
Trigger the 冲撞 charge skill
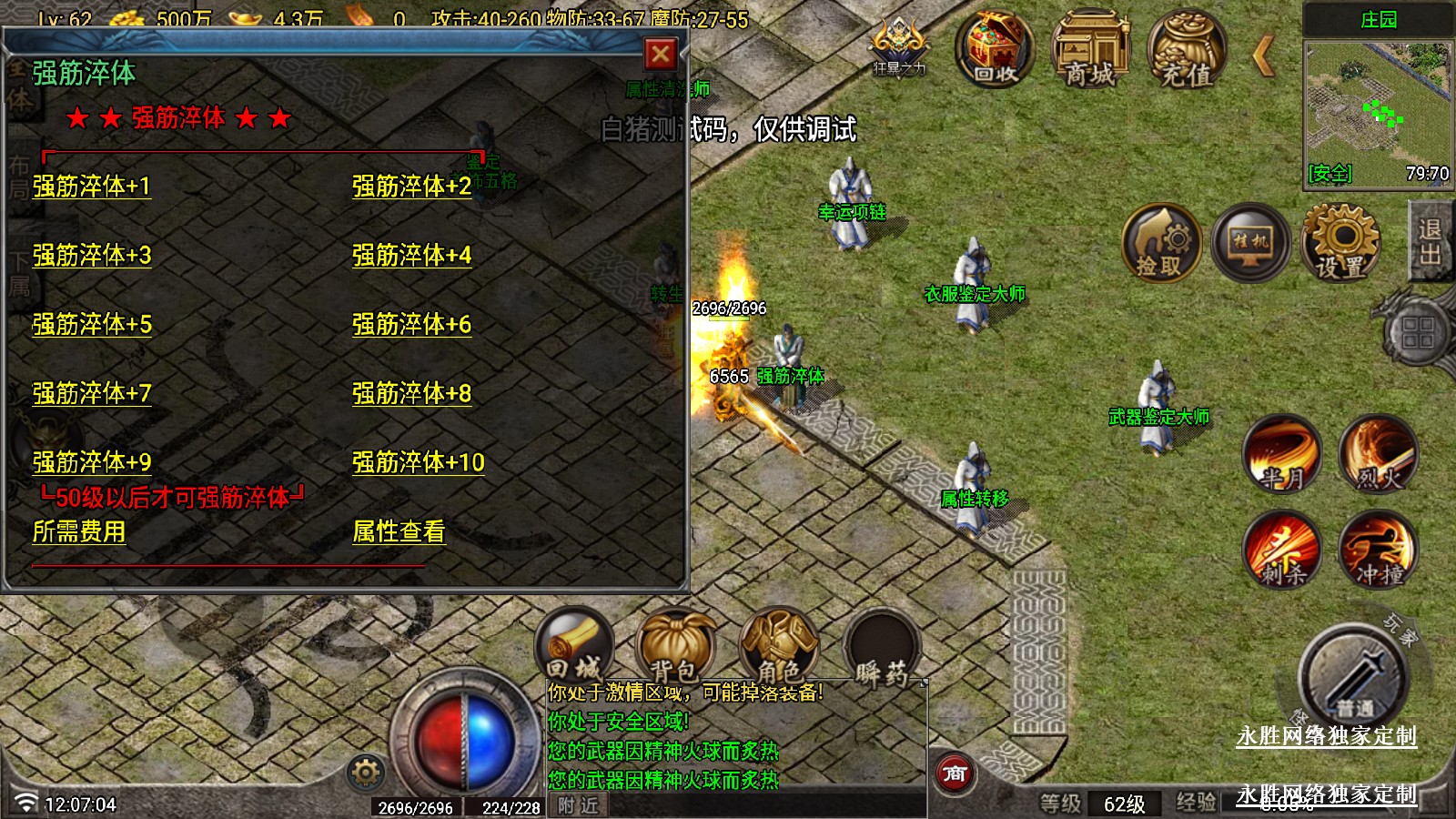pyautogui.click(x=1378, y=550)
